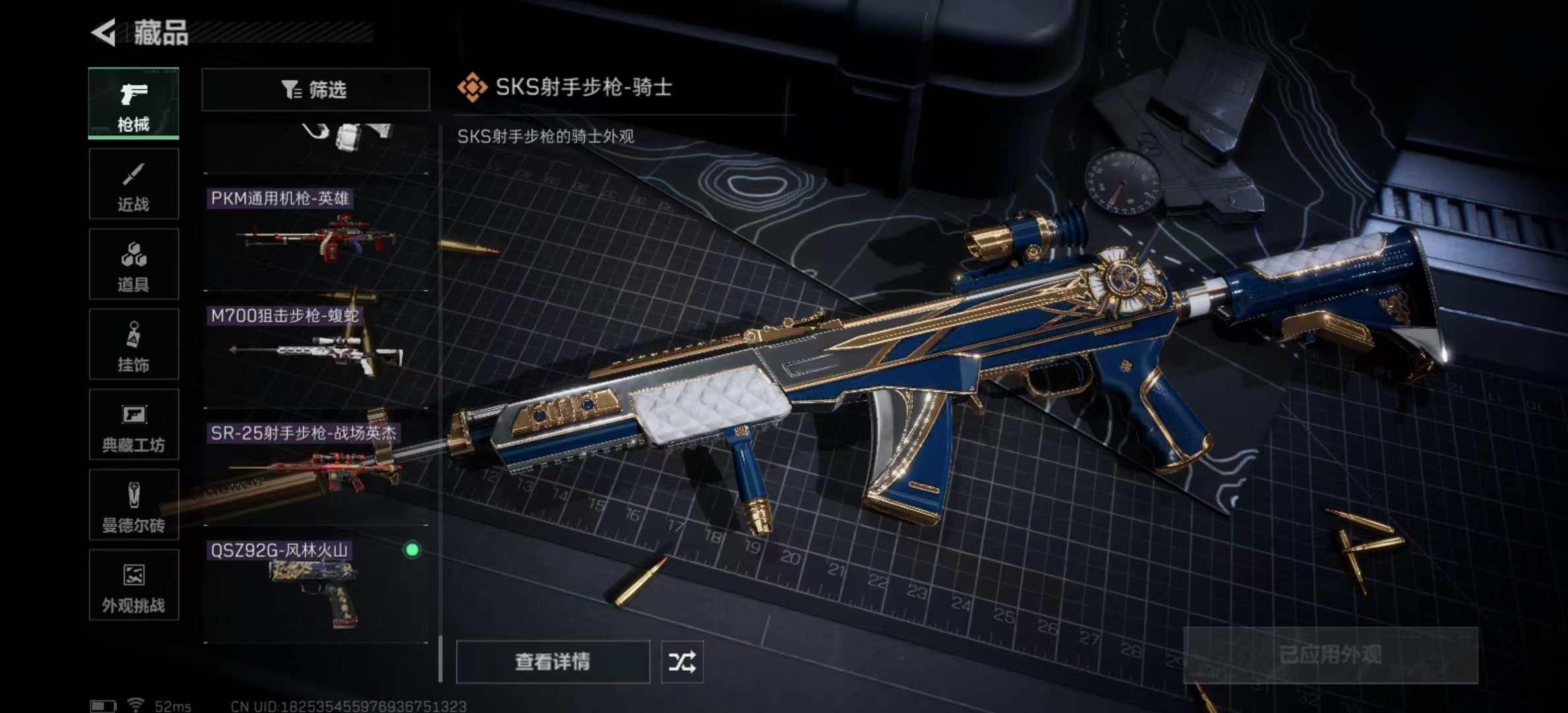Open the filter panel via 筛选
This screenshot has width=1568, height=713.
tap(315, 88)
